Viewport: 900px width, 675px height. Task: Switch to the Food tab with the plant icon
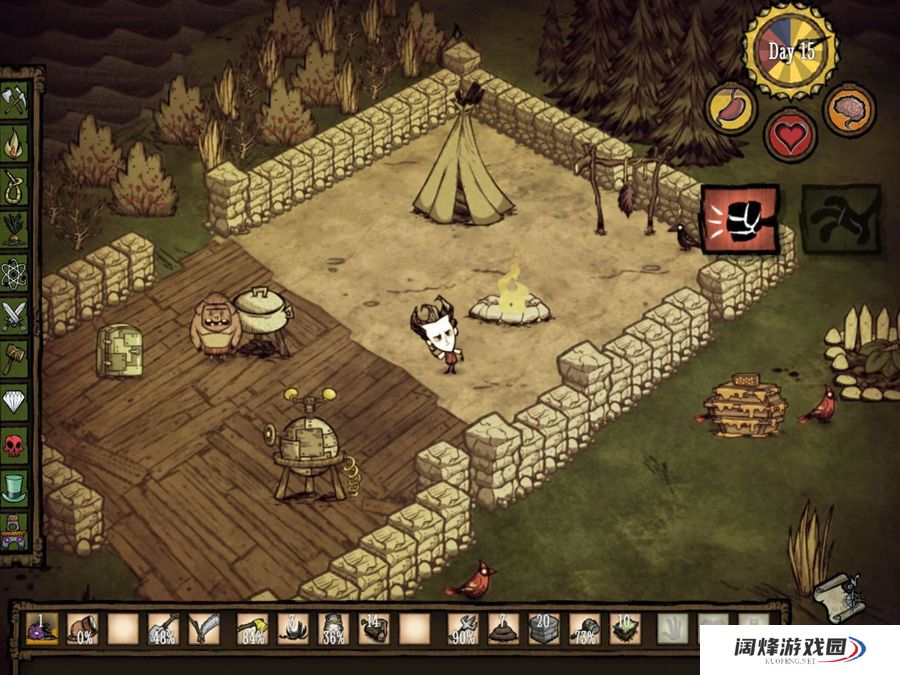(14, 227)
